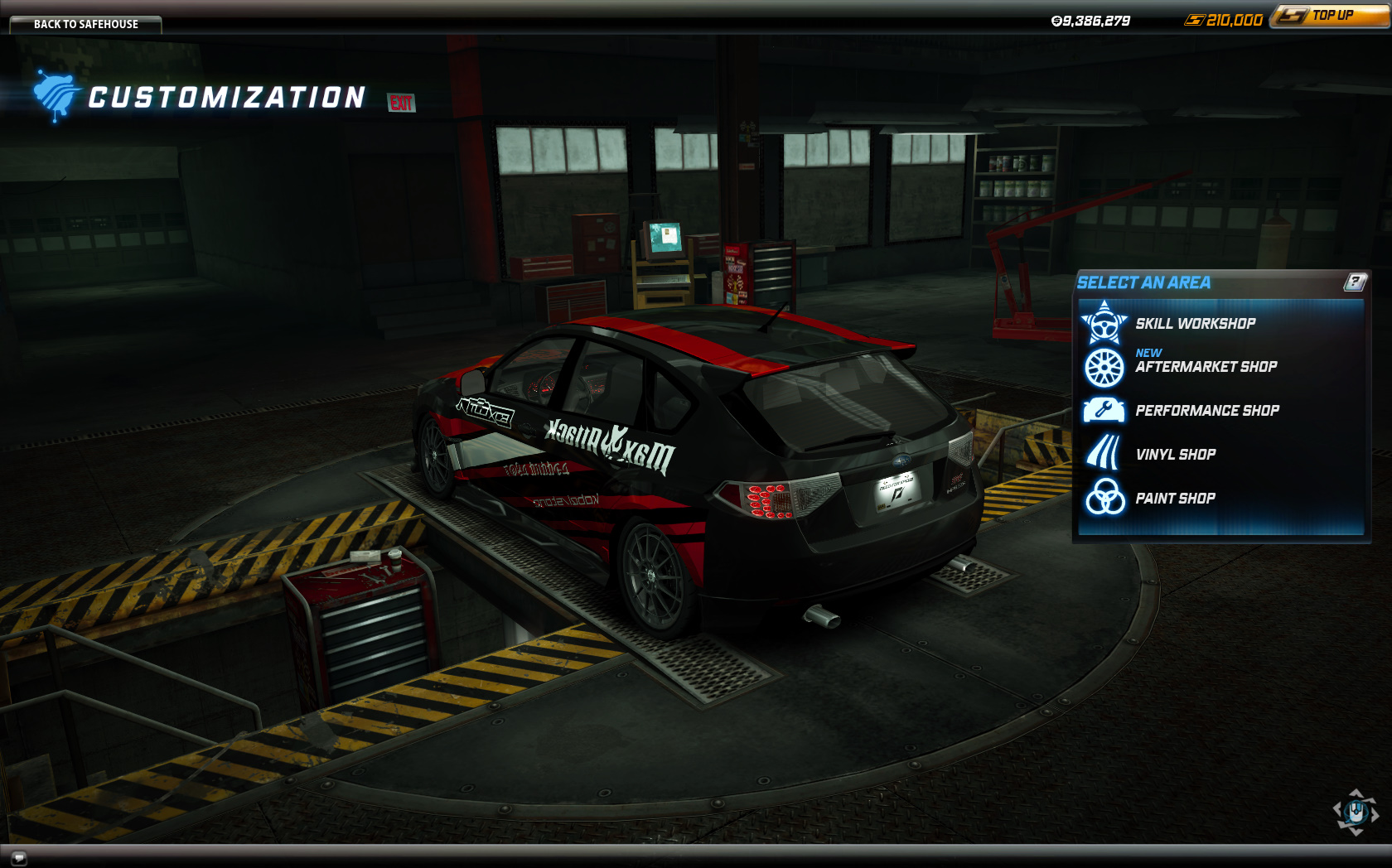Open the help question mark icon
This screenshot has width=1392, height=868.
[x=1355, y=282]
